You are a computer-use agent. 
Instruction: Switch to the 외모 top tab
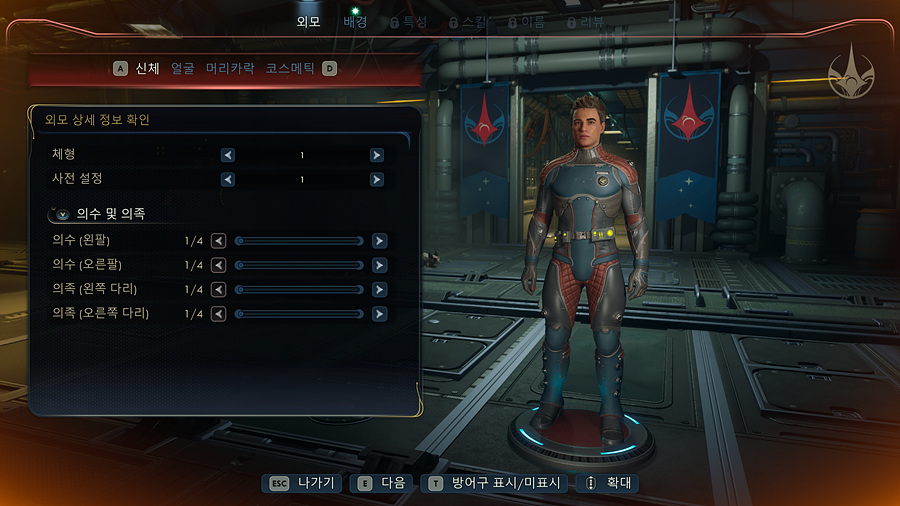(x=309, y=21)
